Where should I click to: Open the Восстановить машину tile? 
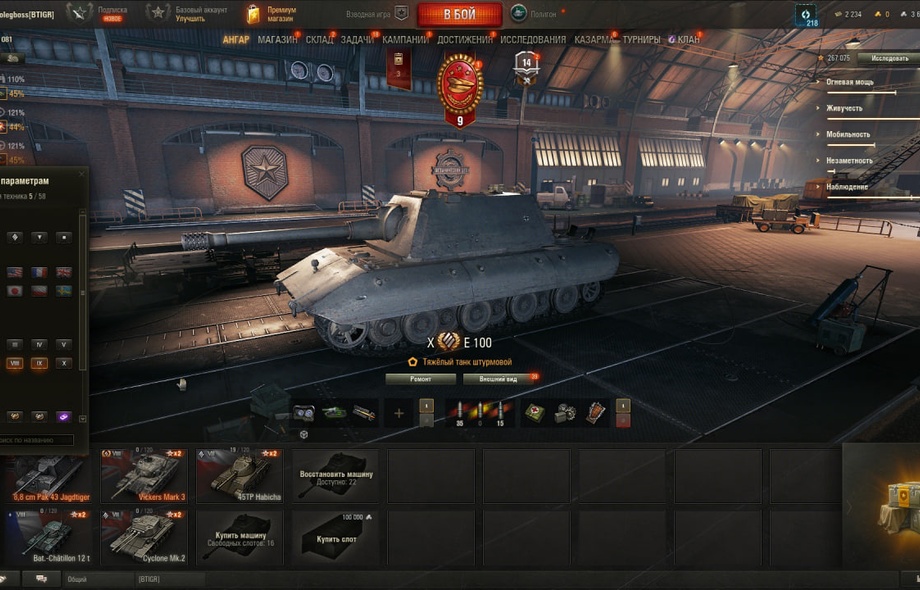pyautogui.click(x=337, y=475)
